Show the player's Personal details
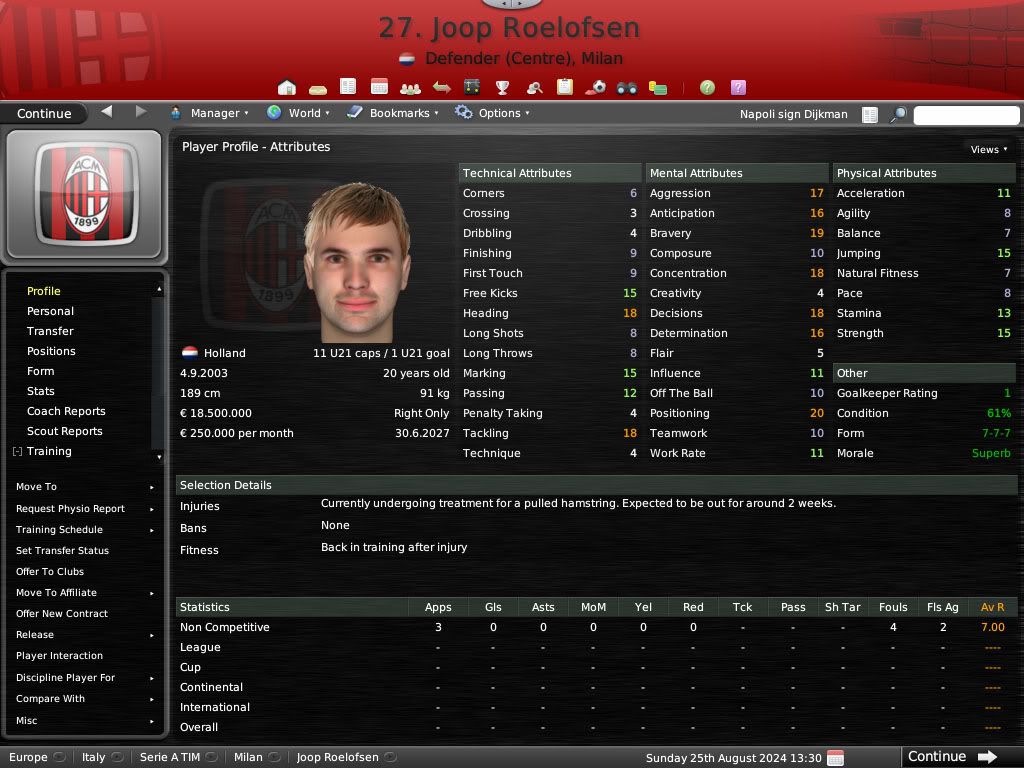This screenshot has width=1024, height=768. coord(50,311)
